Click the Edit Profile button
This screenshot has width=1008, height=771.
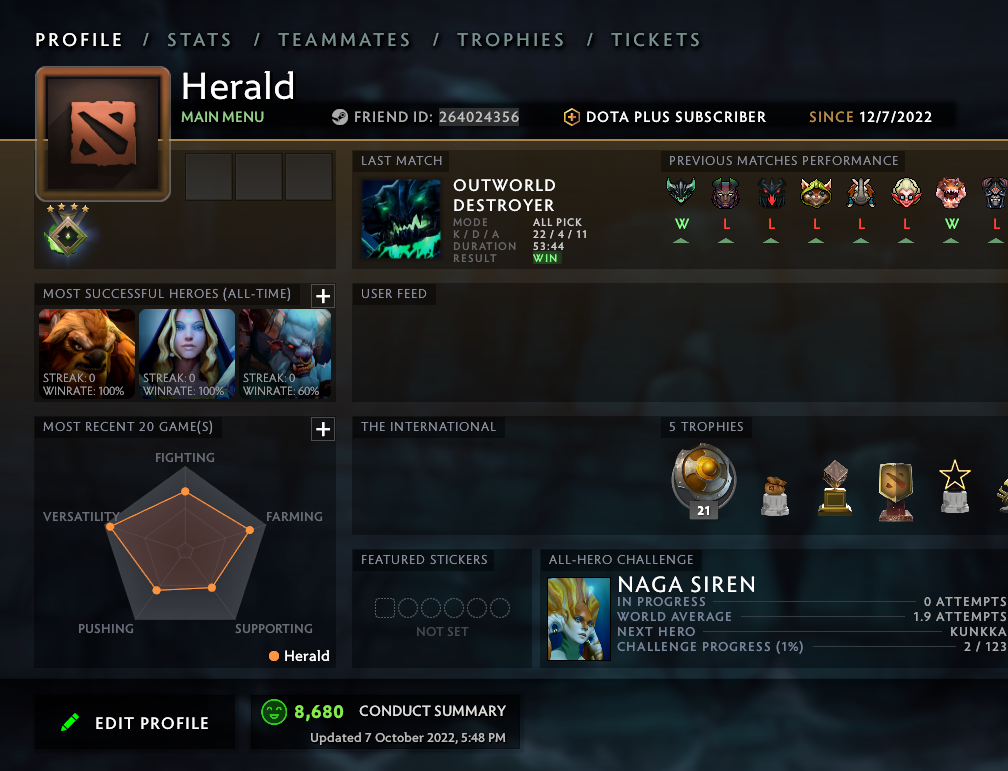(135, 723)
